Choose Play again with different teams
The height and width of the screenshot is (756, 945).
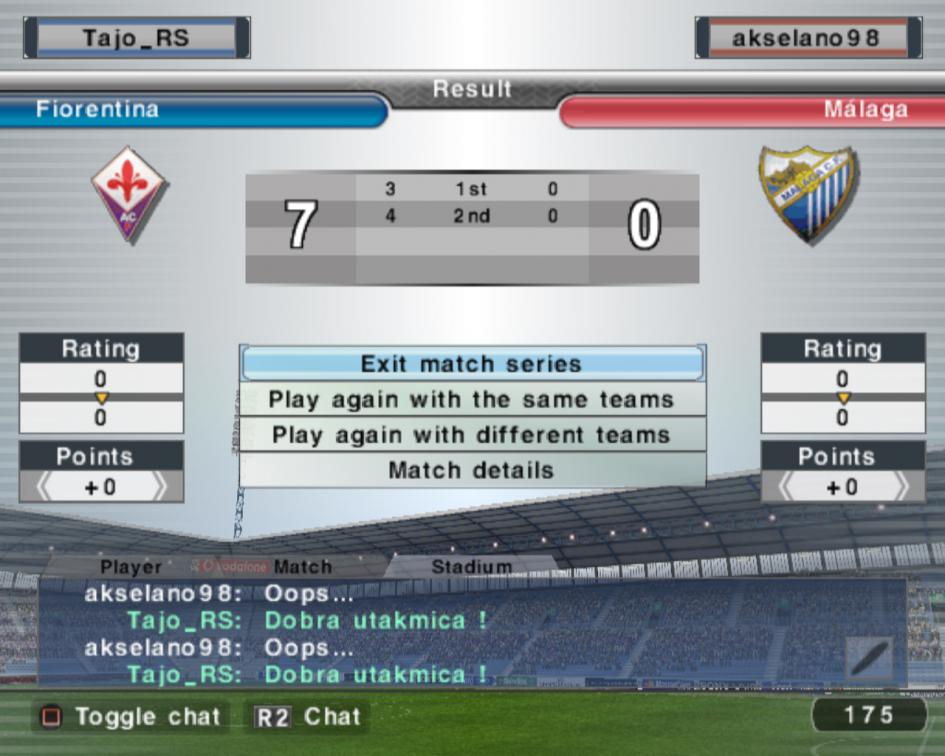[471, 435]
